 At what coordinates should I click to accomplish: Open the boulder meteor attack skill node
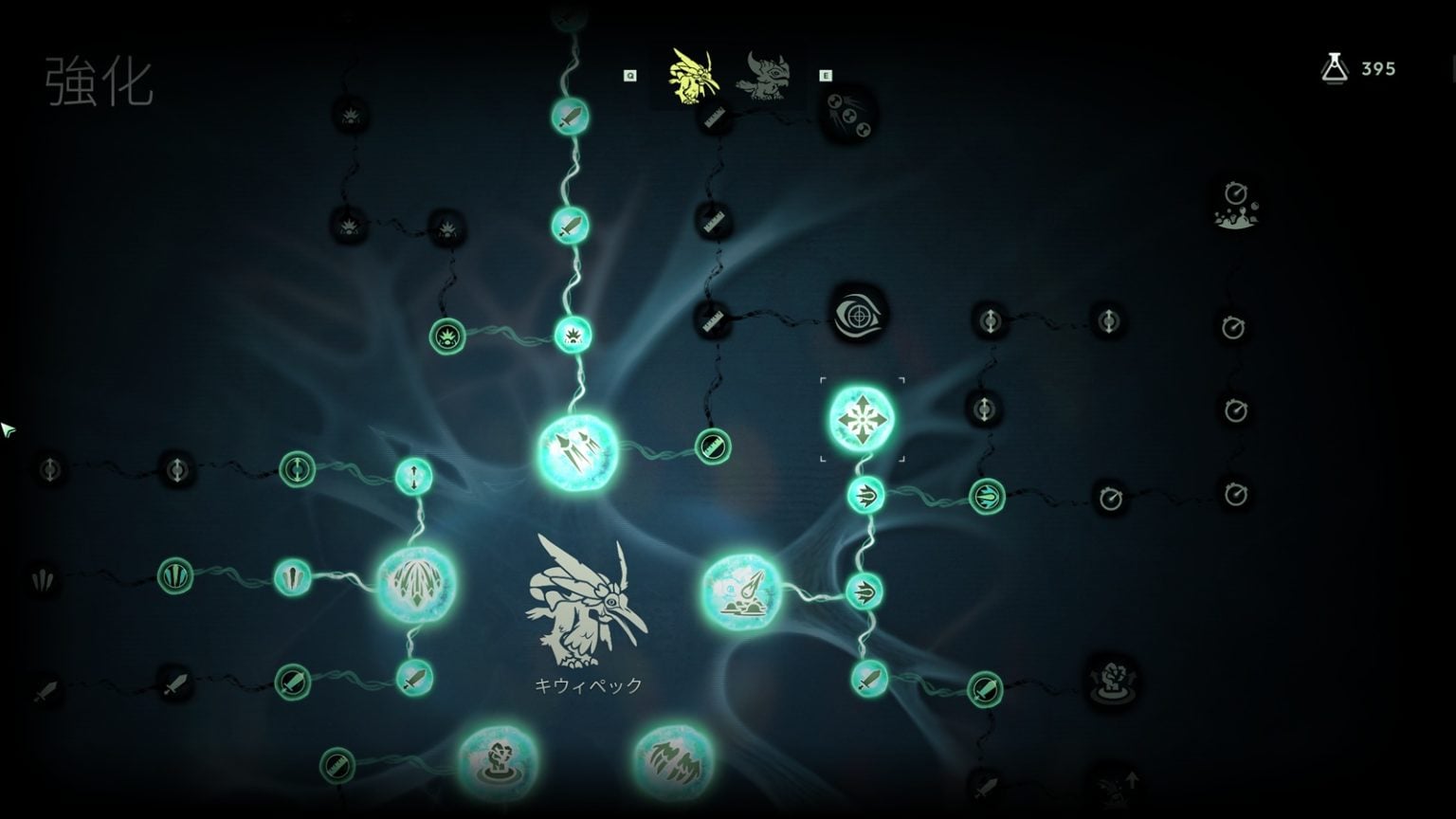tap(742, 591)
